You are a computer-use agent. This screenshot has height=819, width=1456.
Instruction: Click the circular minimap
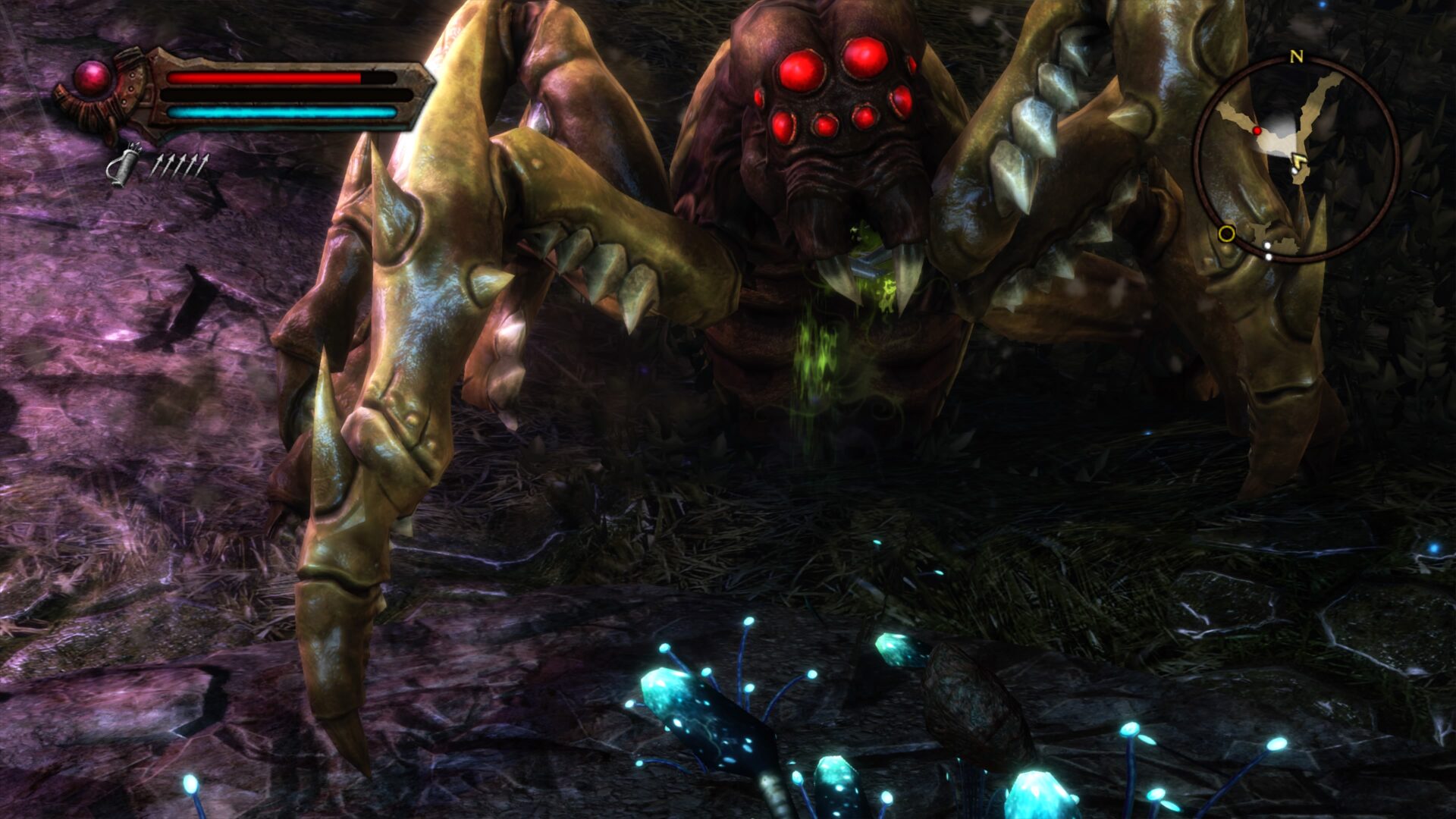pyautogui.click(x=1295, y=159)
